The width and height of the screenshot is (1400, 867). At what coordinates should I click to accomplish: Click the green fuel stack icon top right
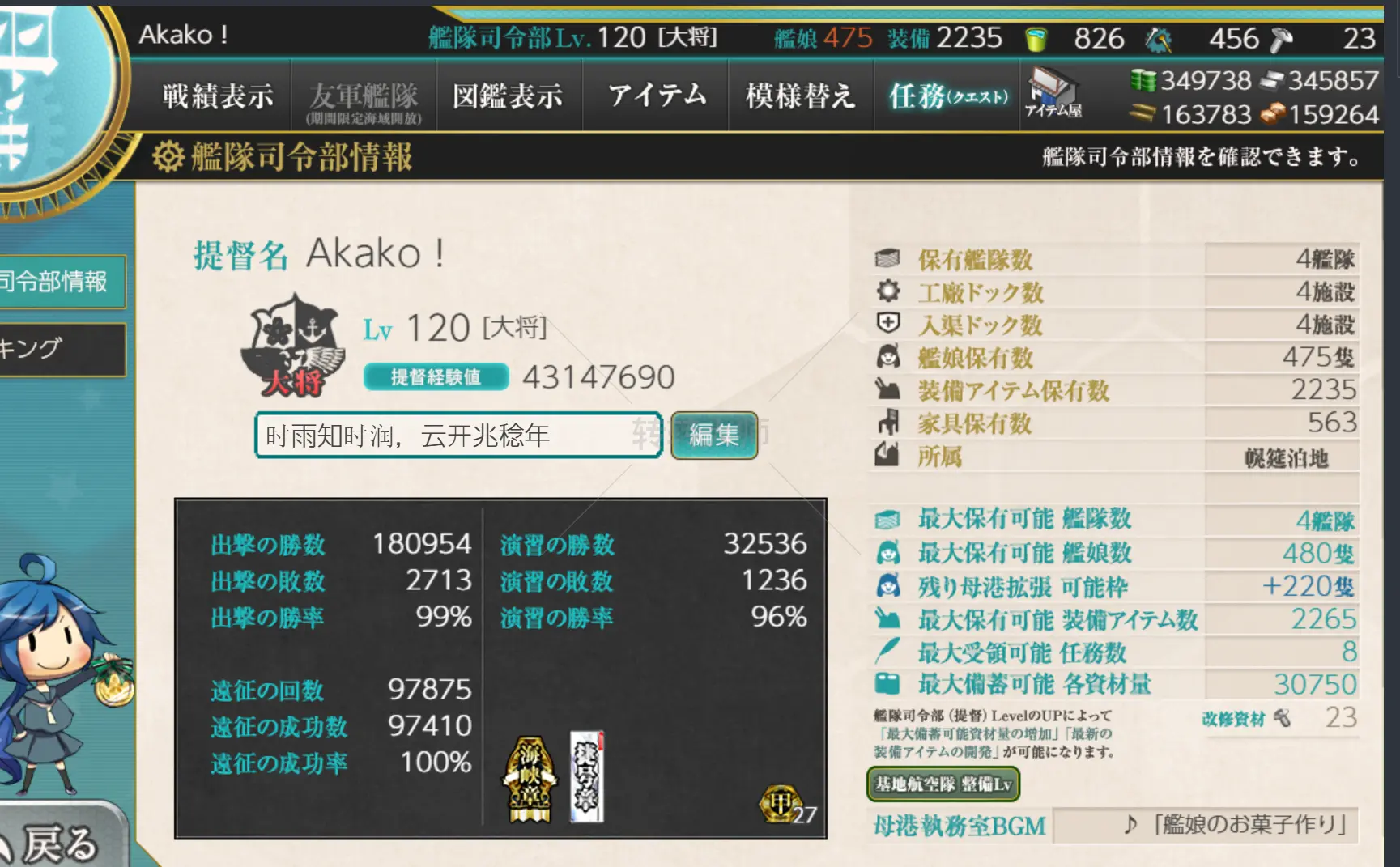coord(1146,81)
